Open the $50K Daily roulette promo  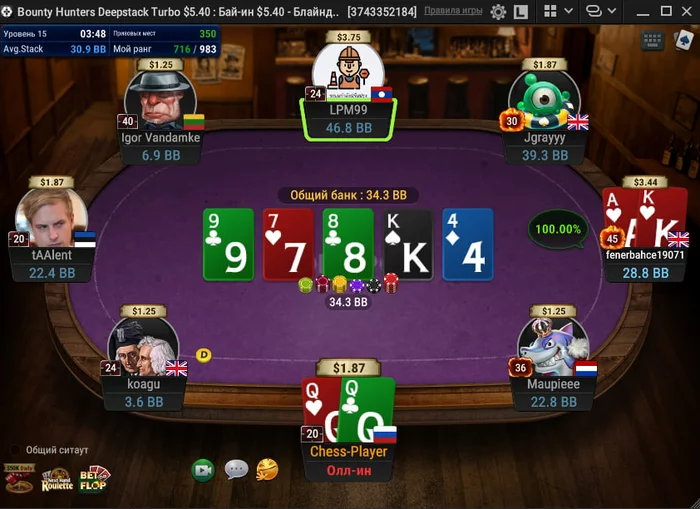pyautogui.click(x=19, y=479)
